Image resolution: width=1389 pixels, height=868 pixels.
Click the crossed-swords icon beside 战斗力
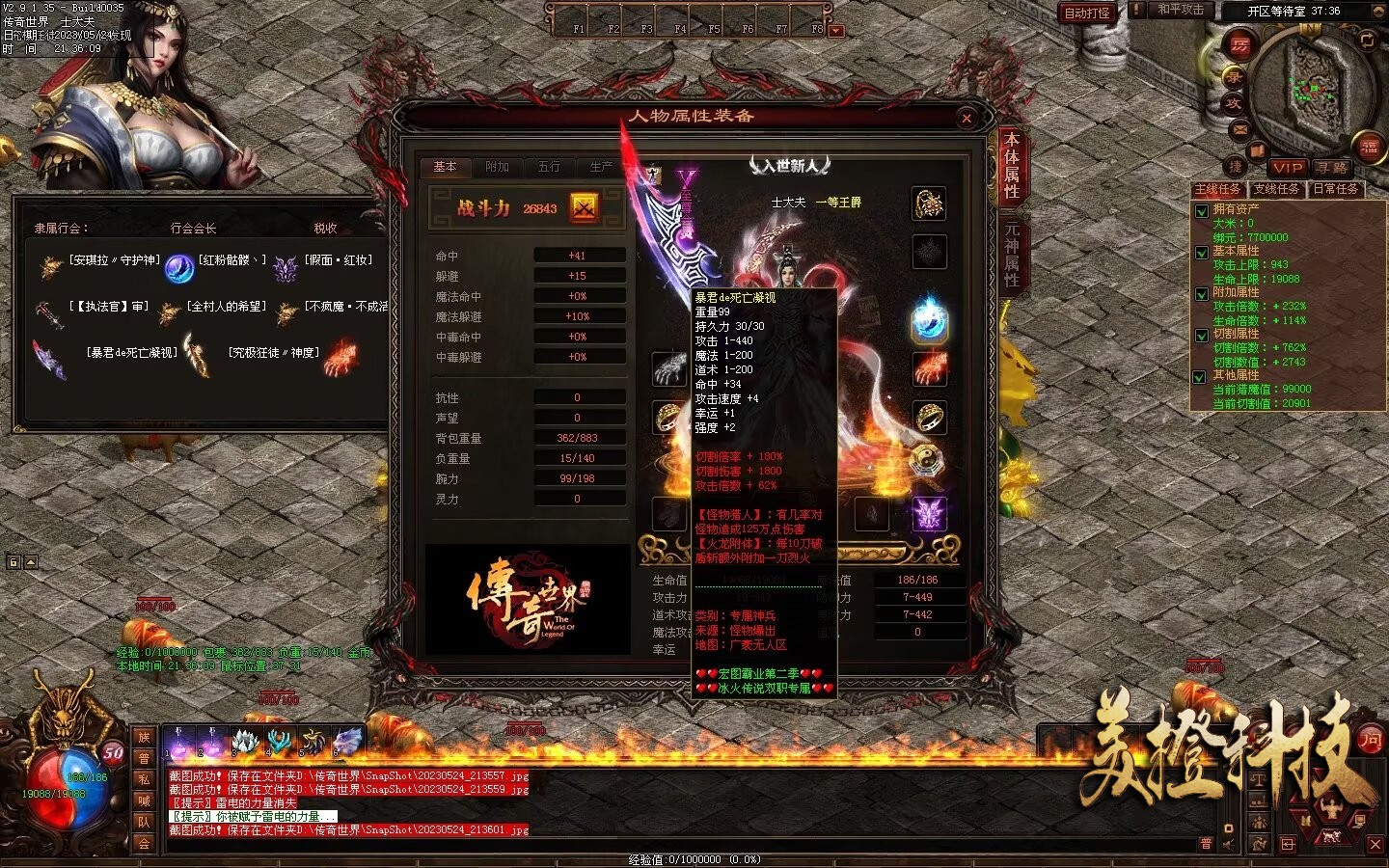coord(585,206)
